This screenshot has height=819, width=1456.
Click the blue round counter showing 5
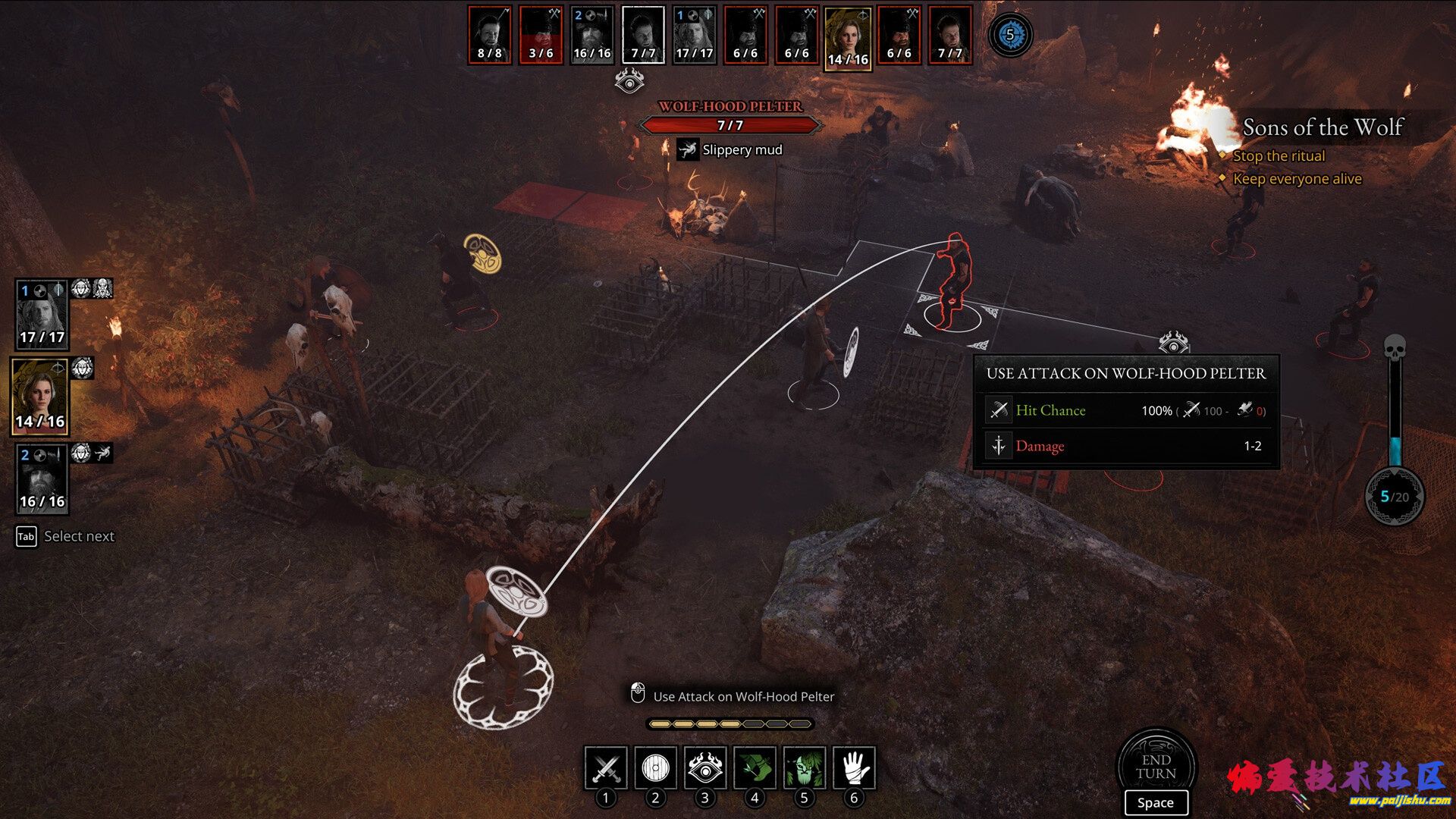pyautogui.click(x=1009, y=35)
